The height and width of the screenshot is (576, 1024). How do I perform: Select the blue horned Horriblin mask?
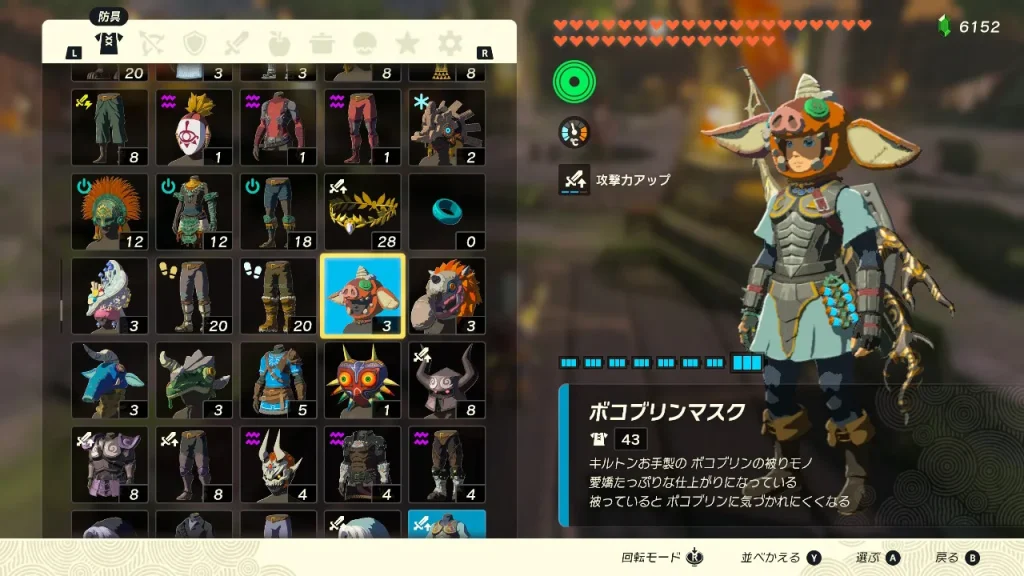110,380
